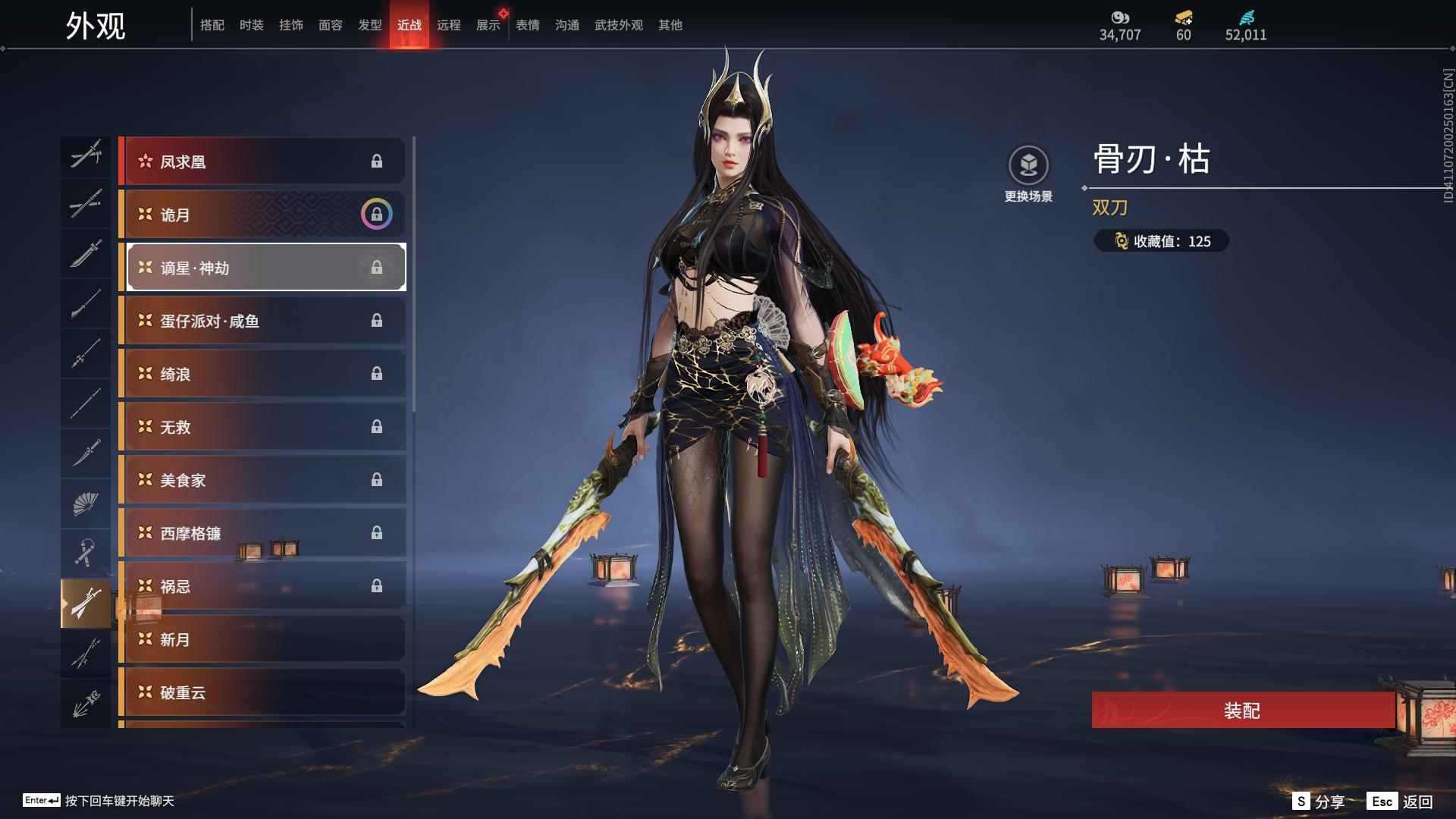Screen dimensions: 1456x819
Task: Switch to the 时装 tab
Action: tap(252, 24)
